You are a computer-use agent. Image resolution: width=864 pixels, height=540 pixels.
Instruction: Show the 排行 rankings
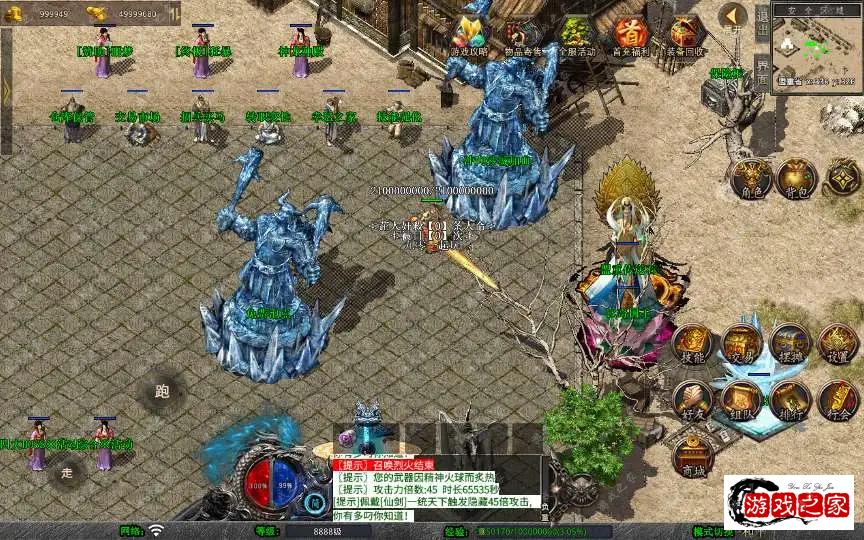click(x=790, y=399)
